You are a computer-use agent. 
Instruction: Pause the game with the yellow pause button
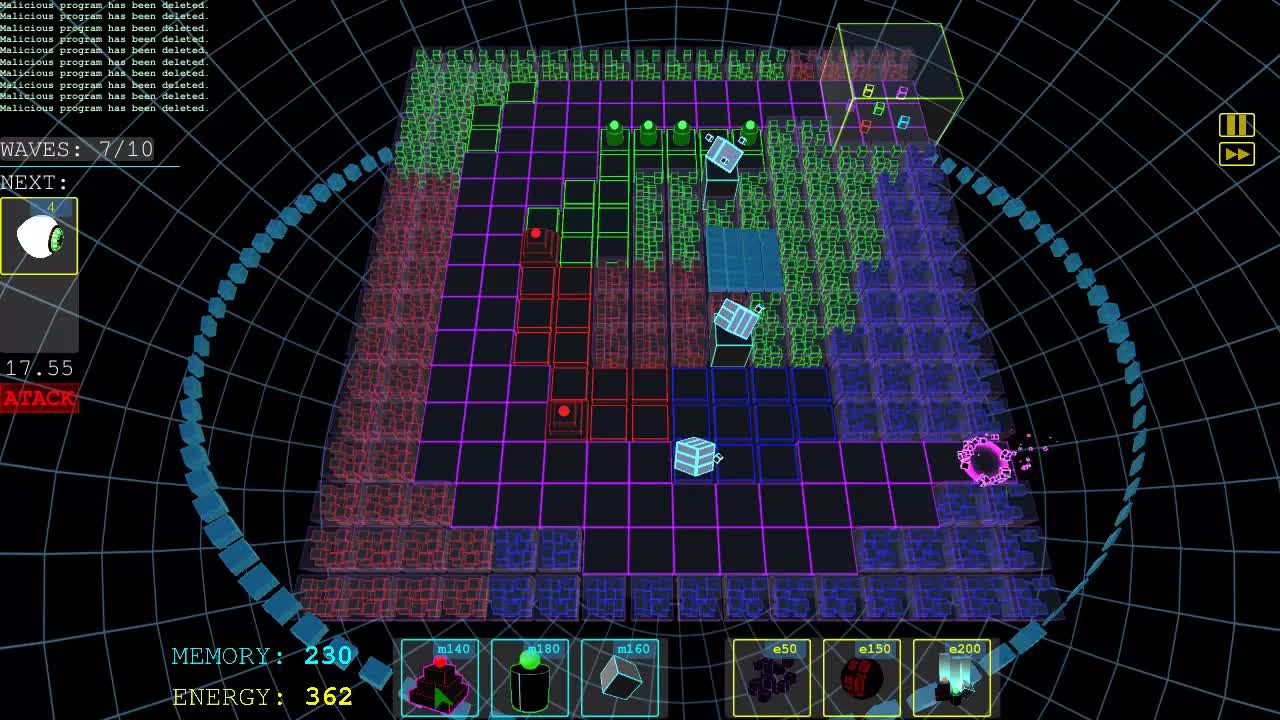tap(1237, 125)
